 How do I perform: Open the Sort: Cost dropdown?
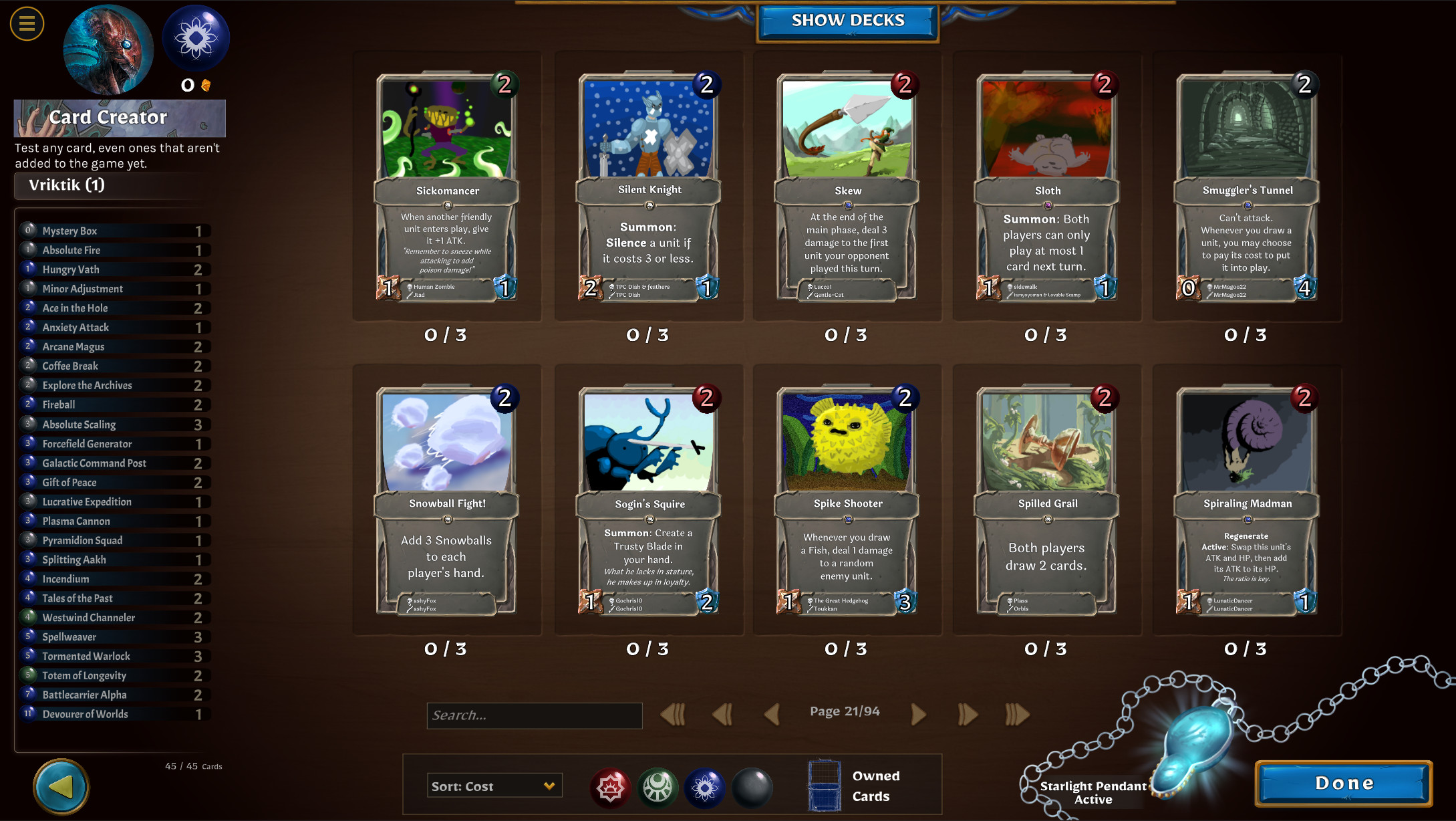click(494, 786)
